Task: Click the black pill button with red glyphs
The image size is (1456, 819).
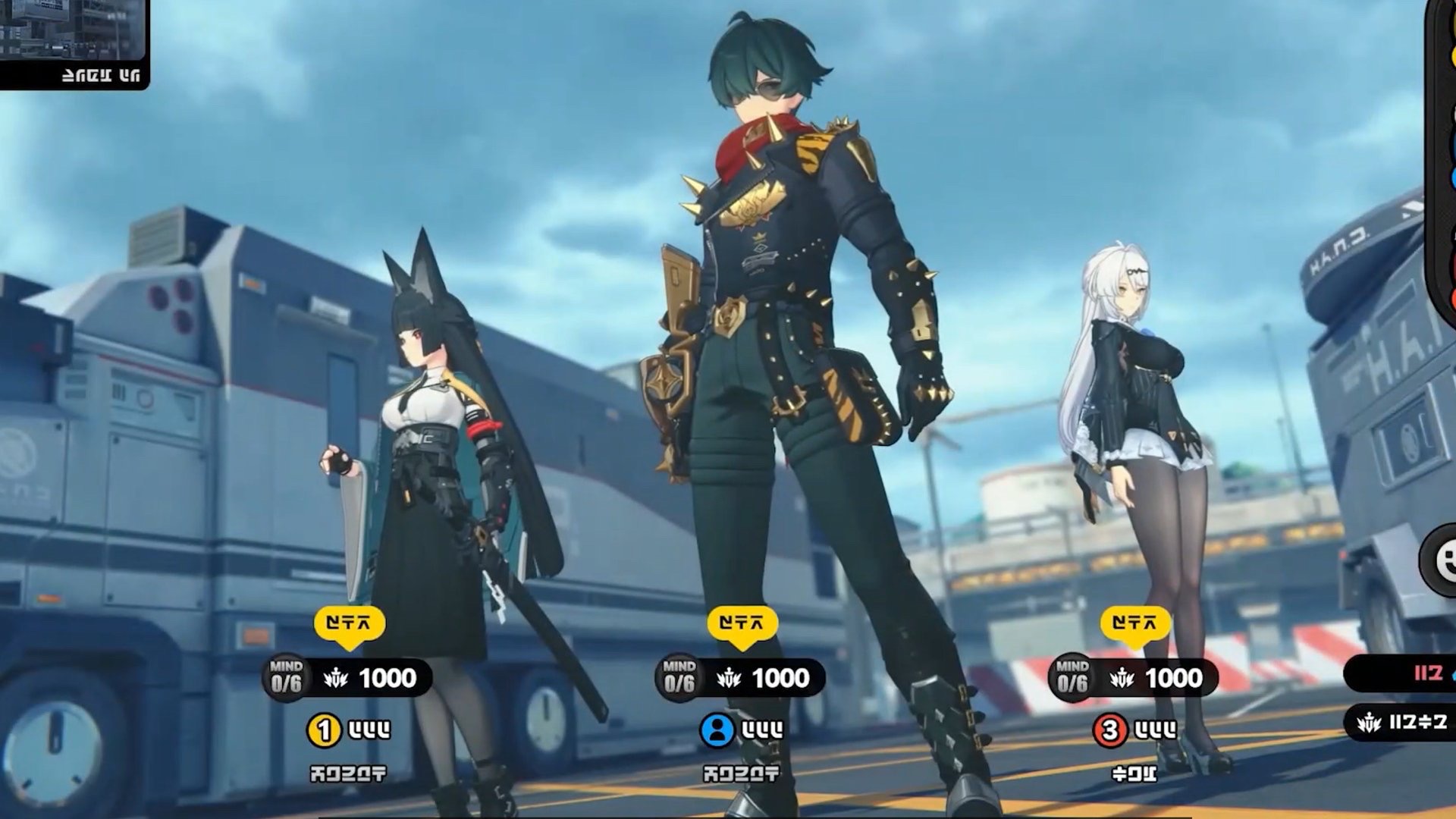Action: click(x=1401, y=673)
